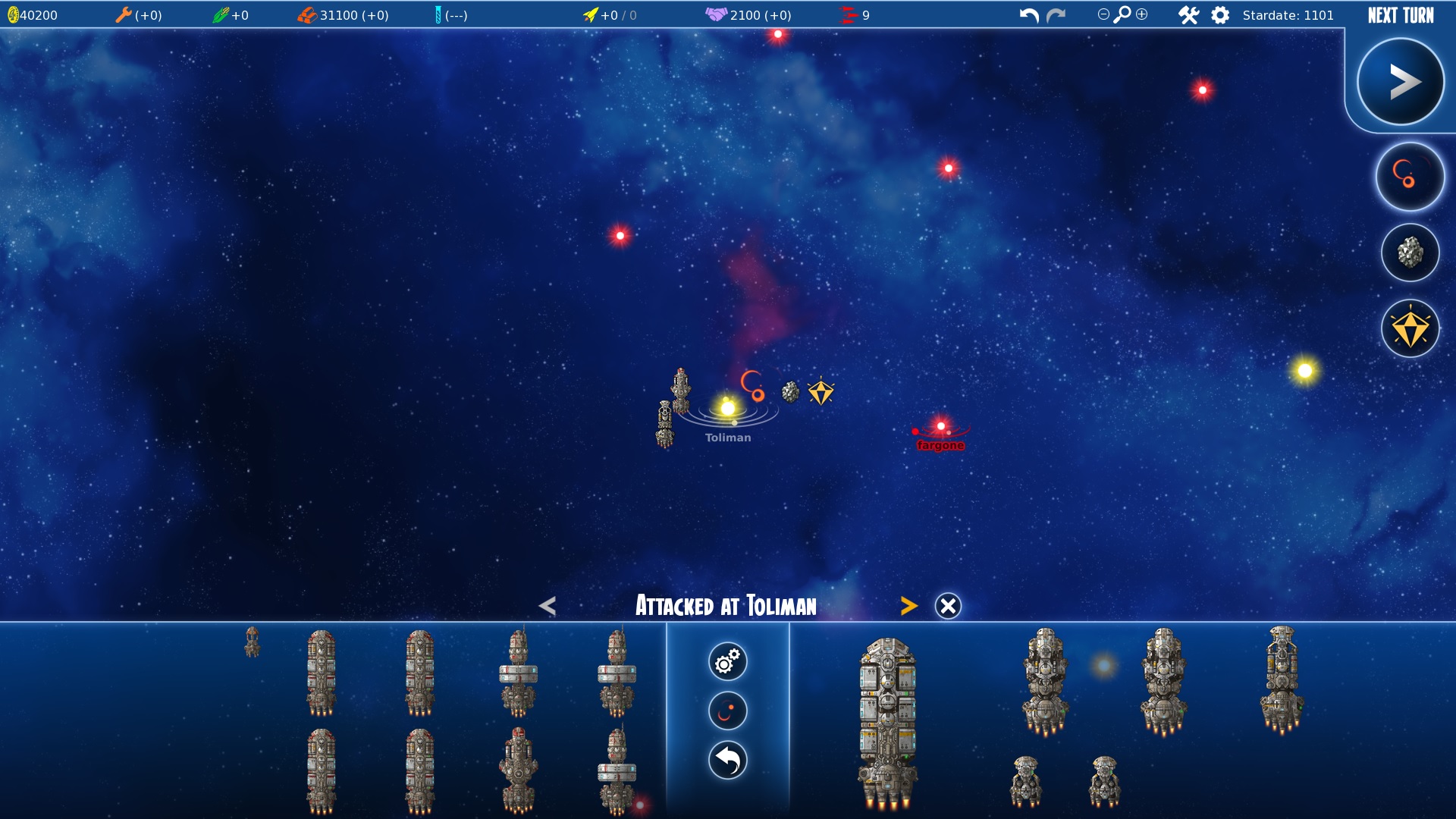1456x819 pixels.
Task: Select the Toliman star system
Action: click(x=728, y=409)
